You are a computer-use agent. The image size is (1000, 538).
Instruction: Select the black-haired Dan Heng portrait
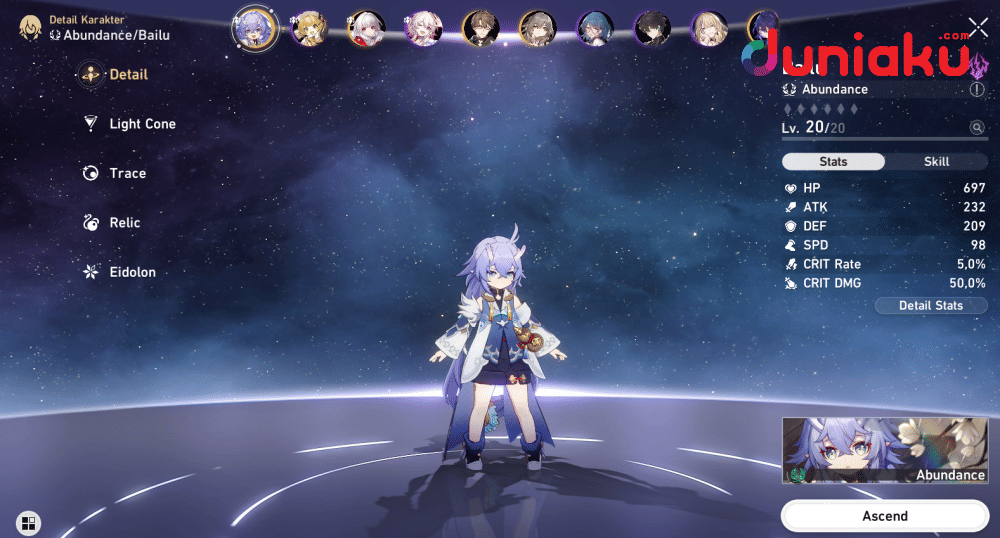click(651, 29)
